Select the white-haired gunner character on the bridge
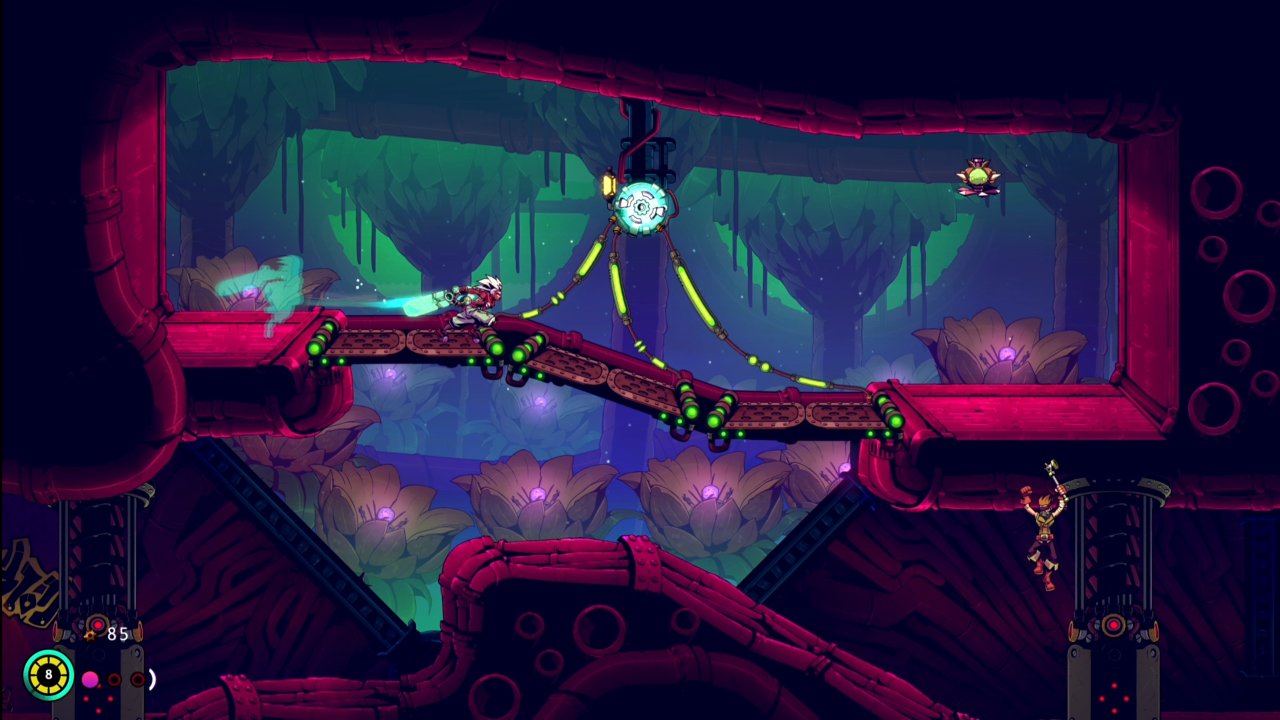Screen dimensions: 1280x720 pyautogui.click(x=470, y=300)
